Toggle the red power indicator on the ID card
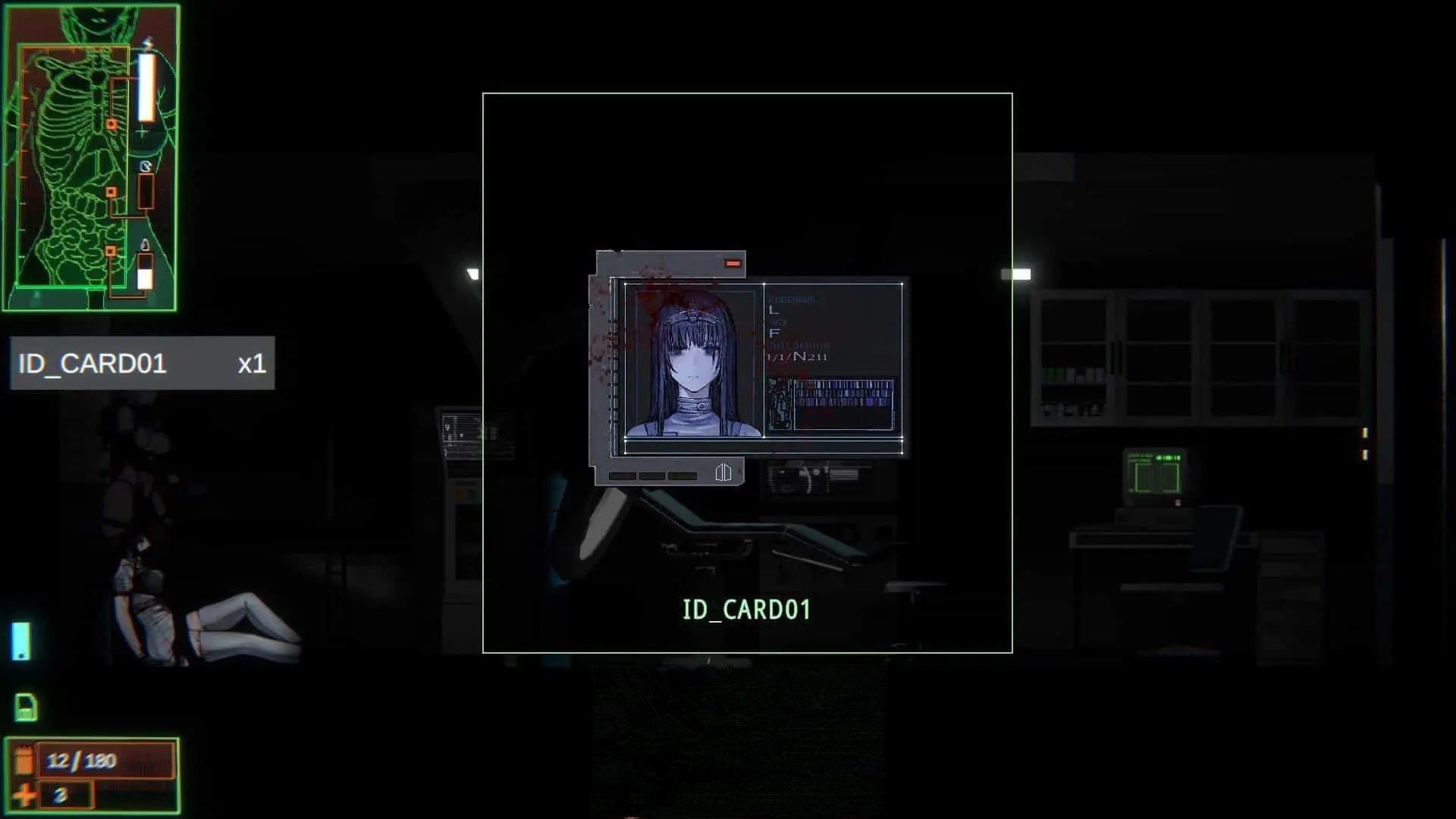1456x819 pixels. [x=733, y=263]
